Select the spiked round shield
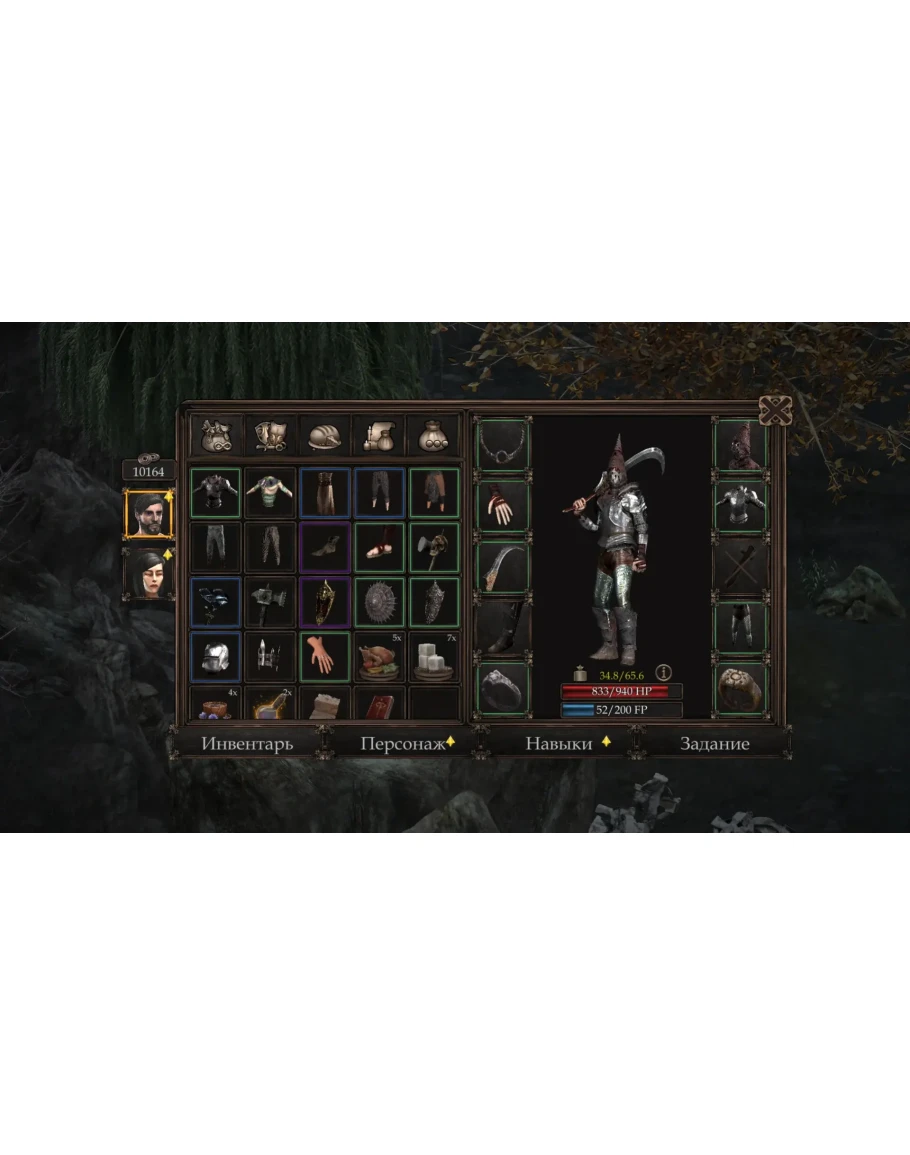Screen dimensions: 910x1155 pyautogui.click(x=379, y=602)
